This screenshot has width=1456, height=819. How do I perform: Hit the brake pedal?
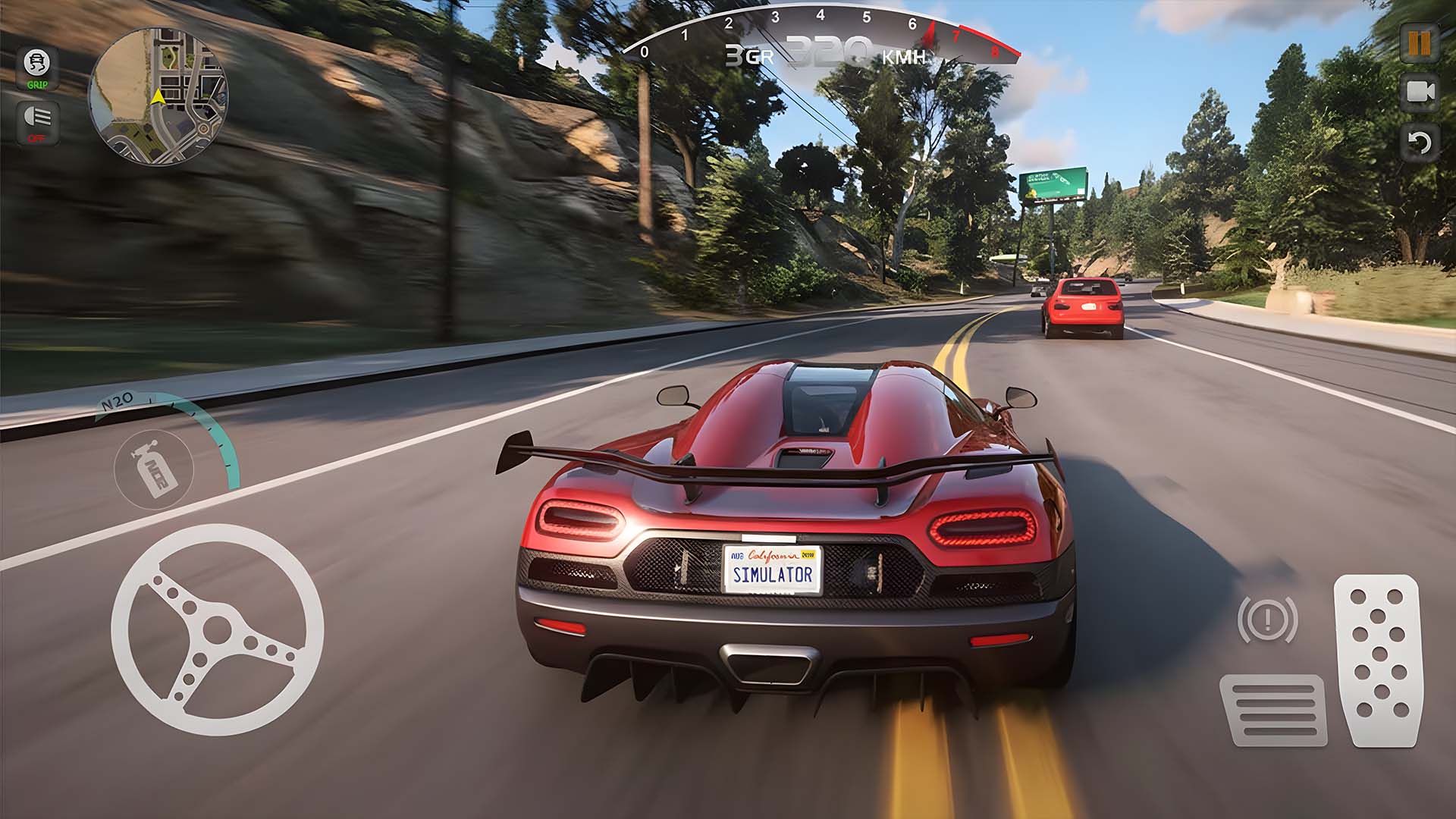point(1273,709)
